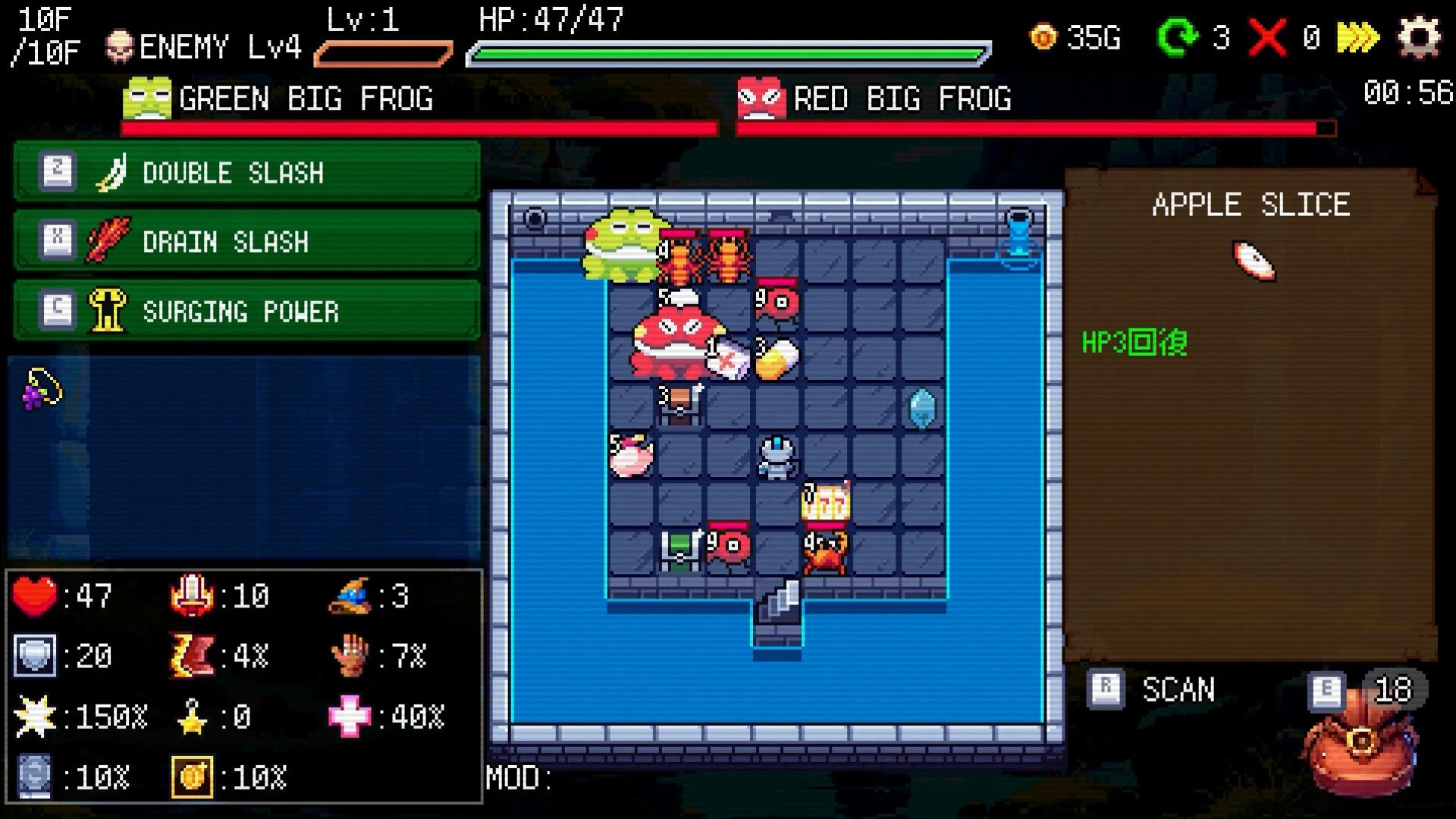Select the shield stat icon showing 20
Viewport: 1456px width, 819px height.
[34, 655]
